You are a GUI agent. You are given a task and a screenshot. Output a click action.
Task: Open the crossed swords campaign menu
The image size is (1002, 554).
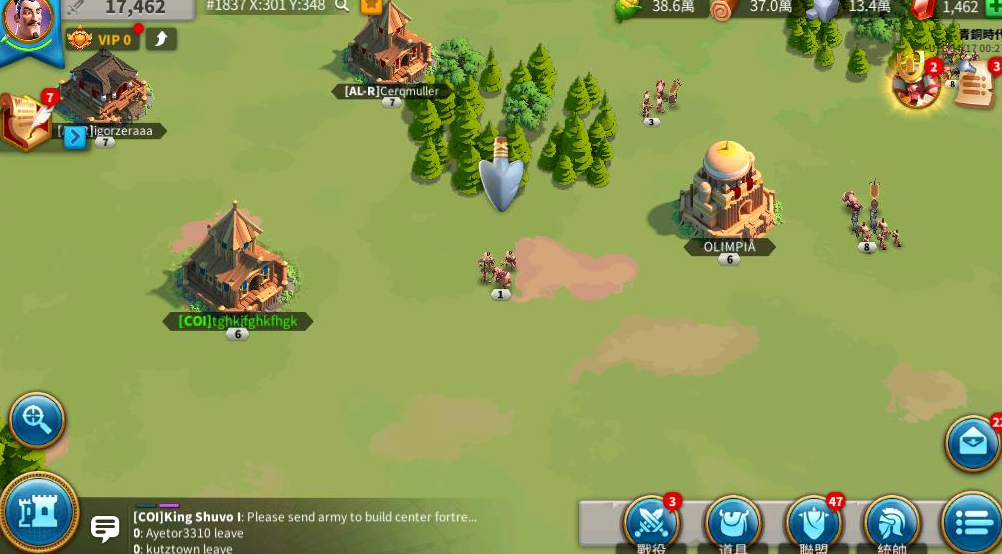[652, 521]
